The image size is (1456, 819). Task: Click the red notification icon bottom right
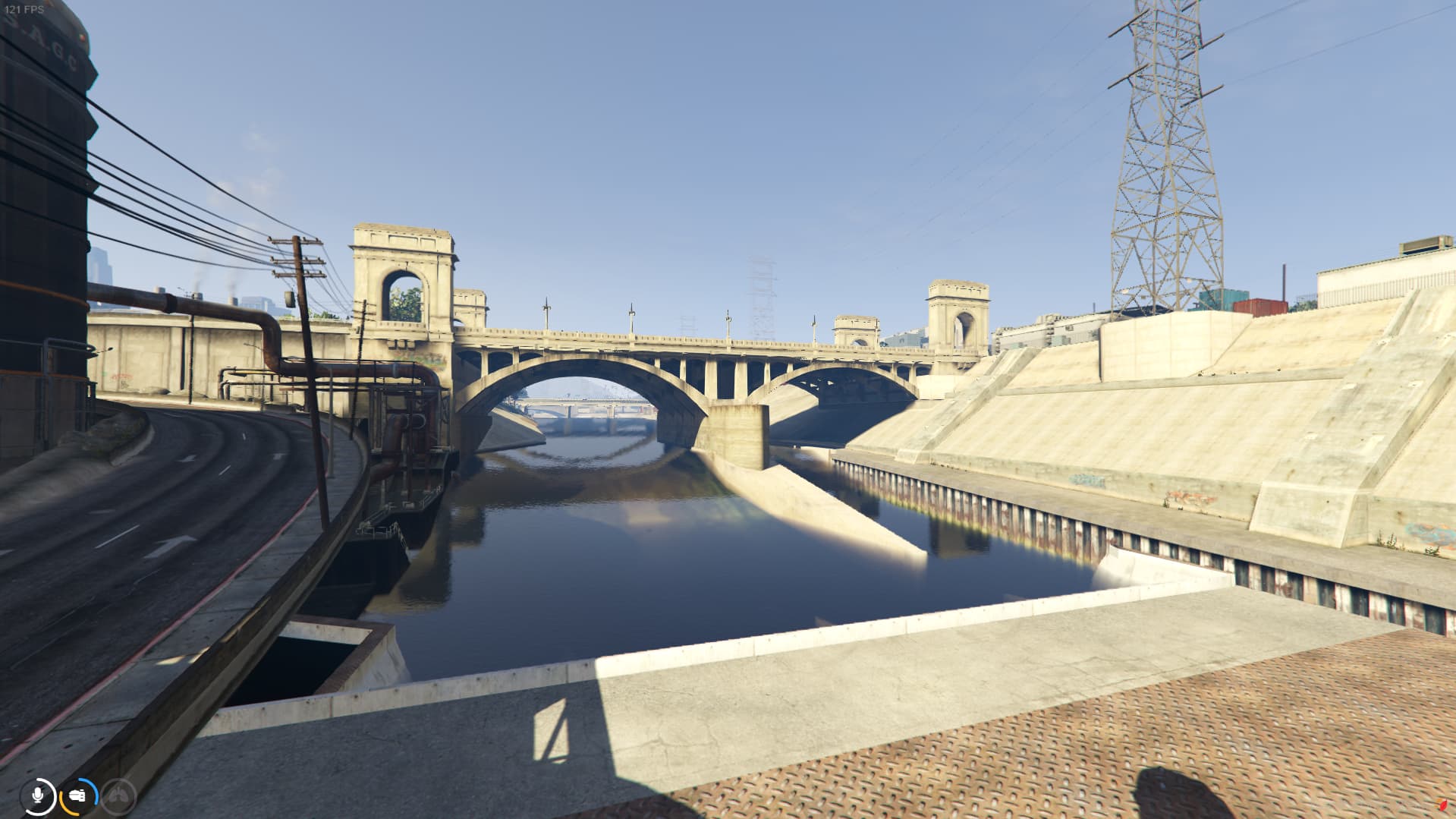coord(1443,805)
